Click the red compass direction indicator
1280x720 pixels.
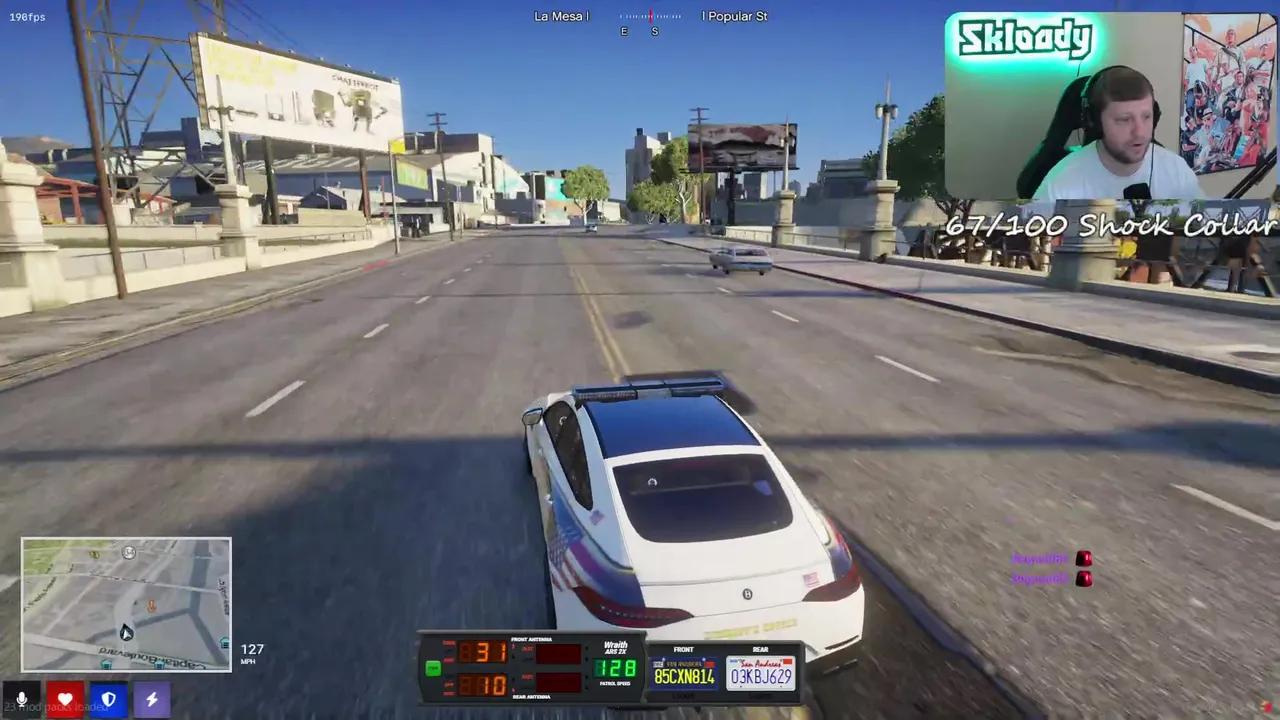[651, 16]
